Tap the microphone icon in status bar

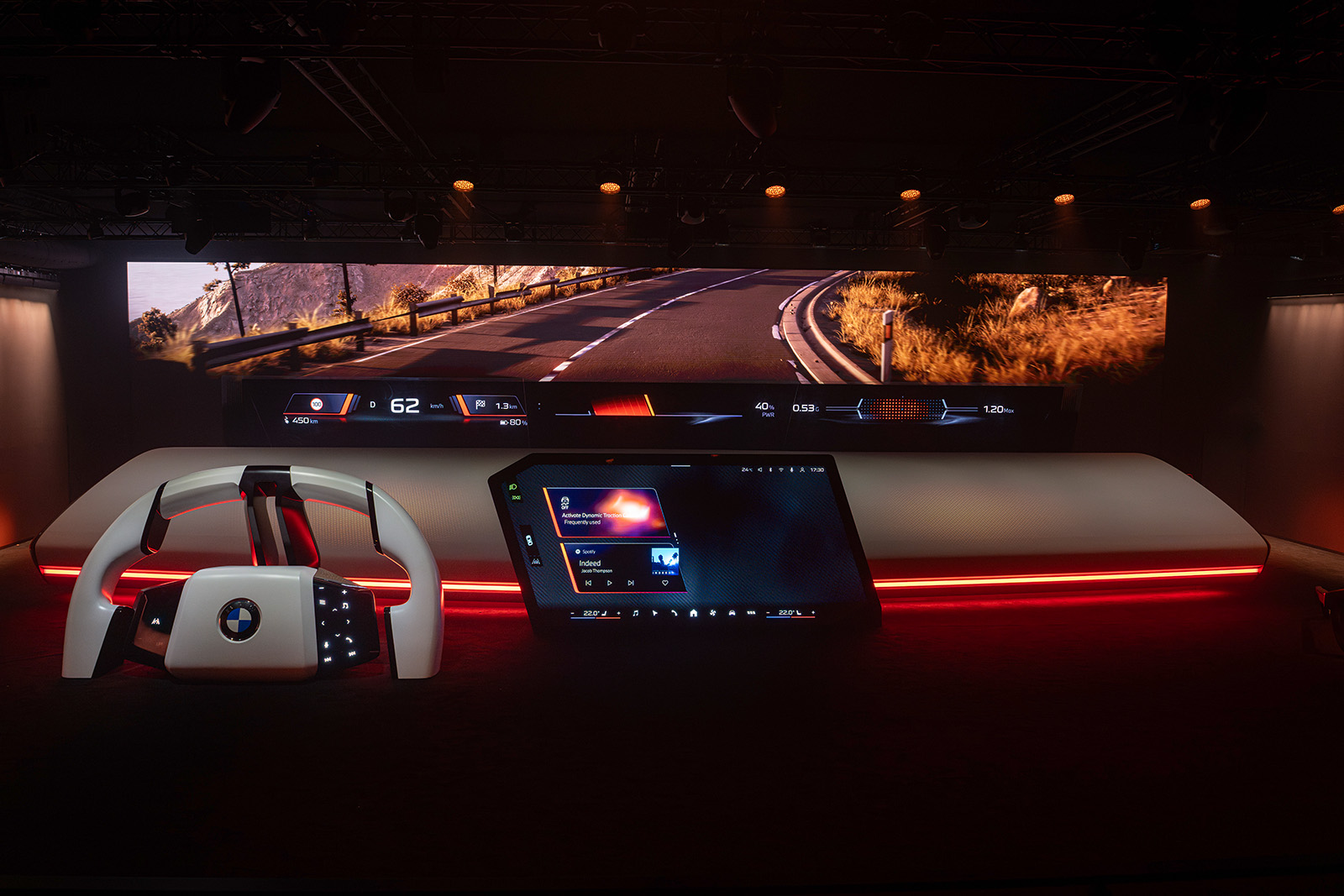point(791,470)
